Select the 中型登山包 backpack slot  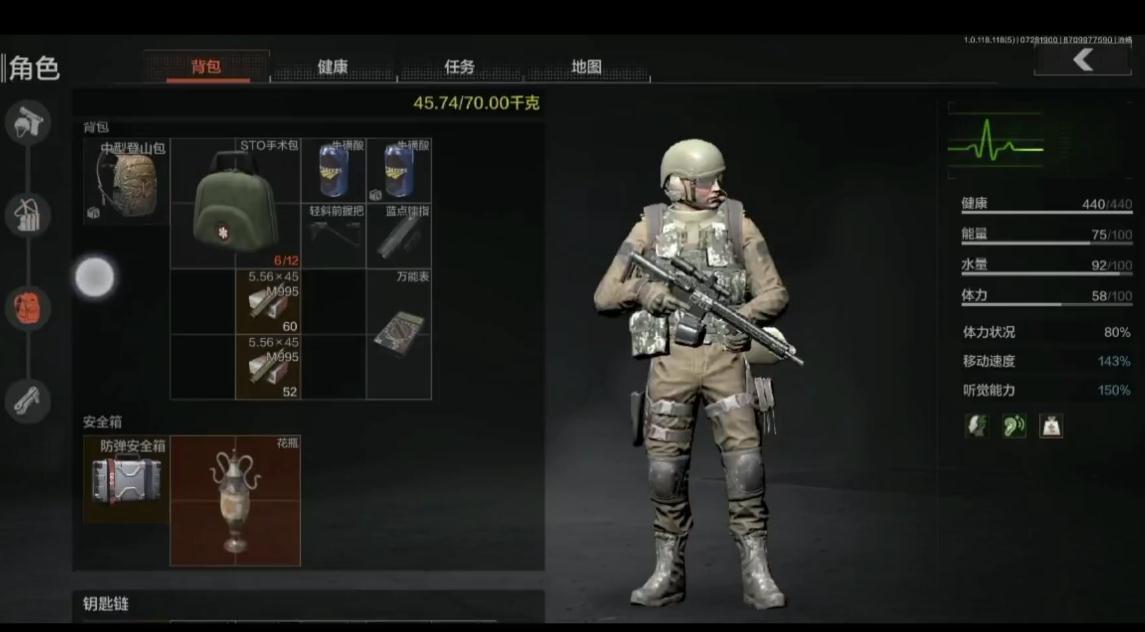pos(126,181)
